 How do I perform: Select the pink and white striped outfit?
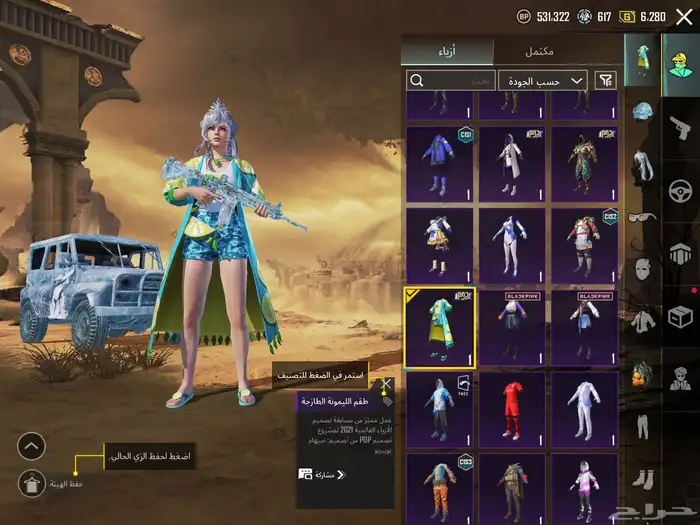tap(584, 488)
